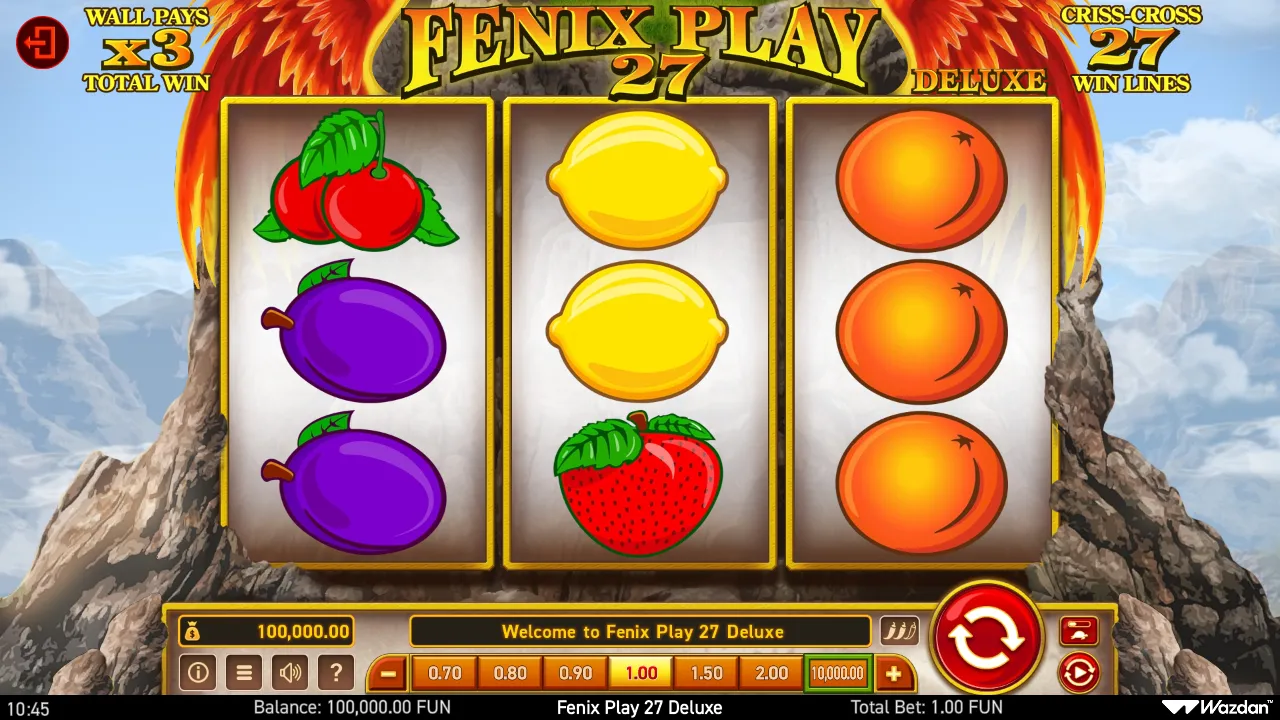This screenshot has height=720, width=1280.
Task: Select the 2.00 bet value
Action: [x=770, y=673]
